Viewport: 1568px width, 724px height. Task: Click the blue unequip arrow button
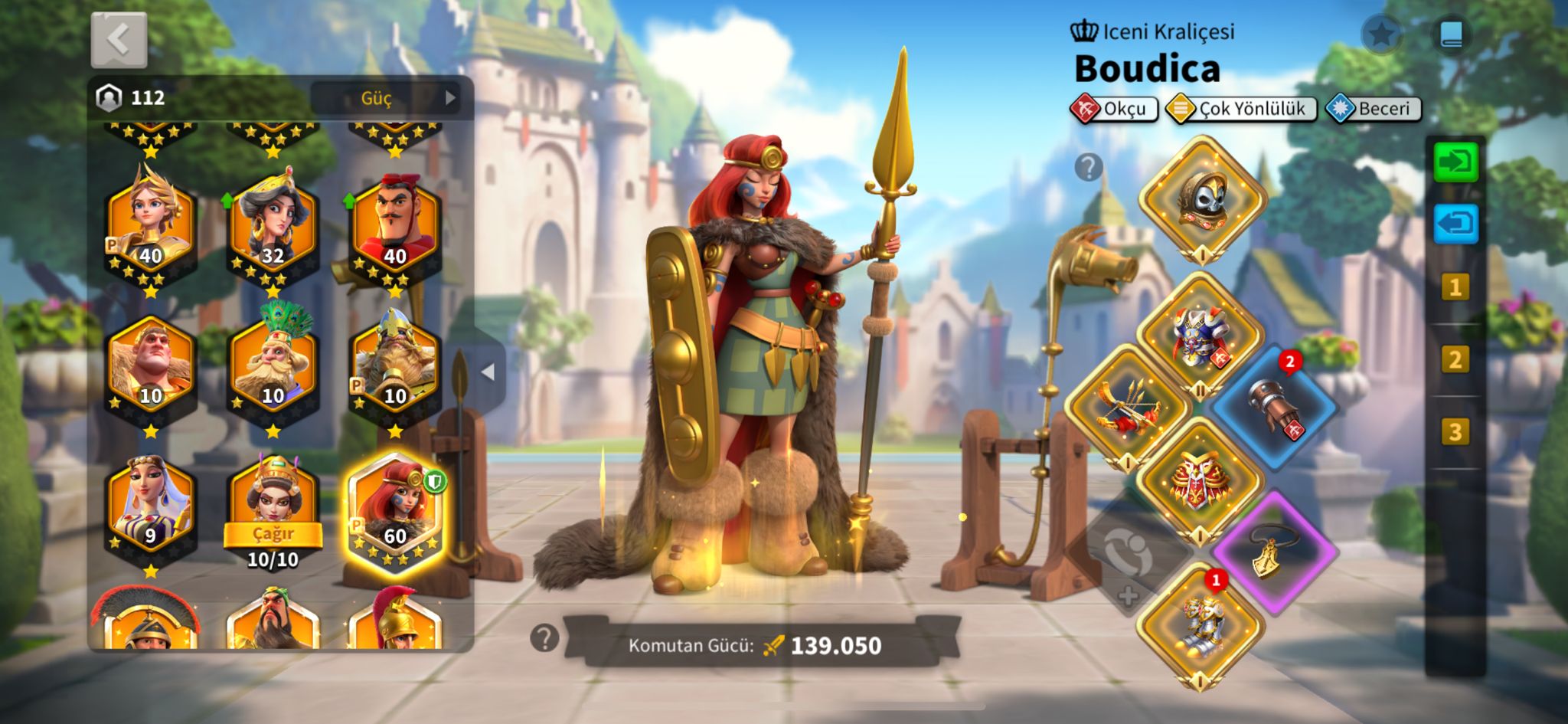1455,224
